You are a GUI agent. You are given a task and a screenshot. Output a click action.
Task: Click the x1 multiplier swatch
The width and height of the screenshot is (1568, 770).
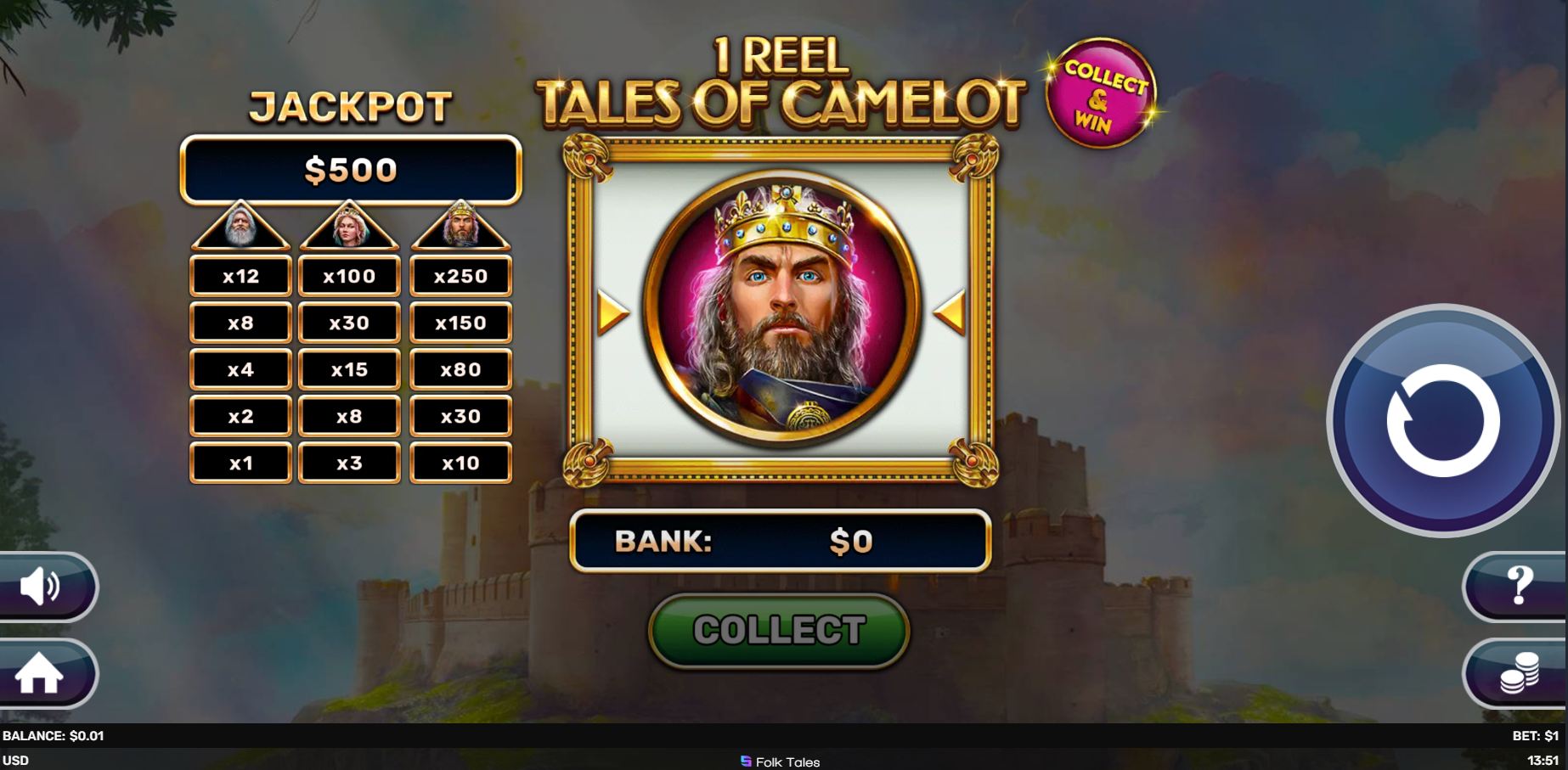click(x=240, y=463)
